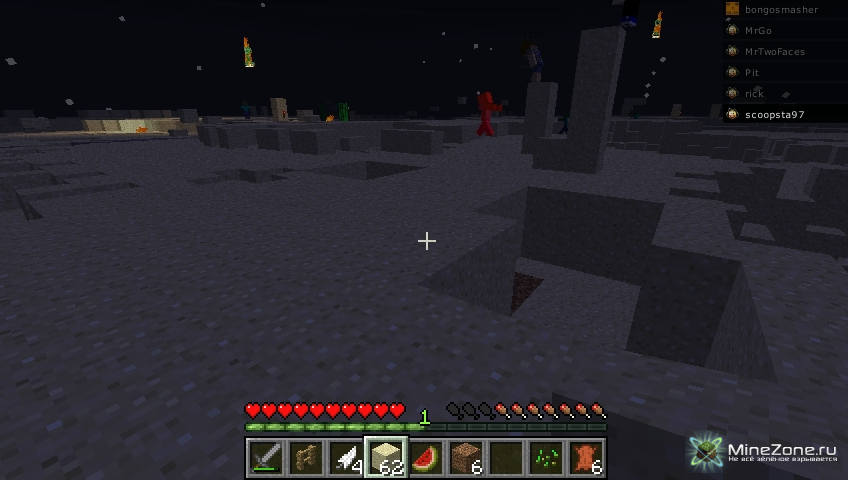Select the highlighted scoopsta97 player row
The width and height of the screenshot is (848, 480).
[774, 115]
